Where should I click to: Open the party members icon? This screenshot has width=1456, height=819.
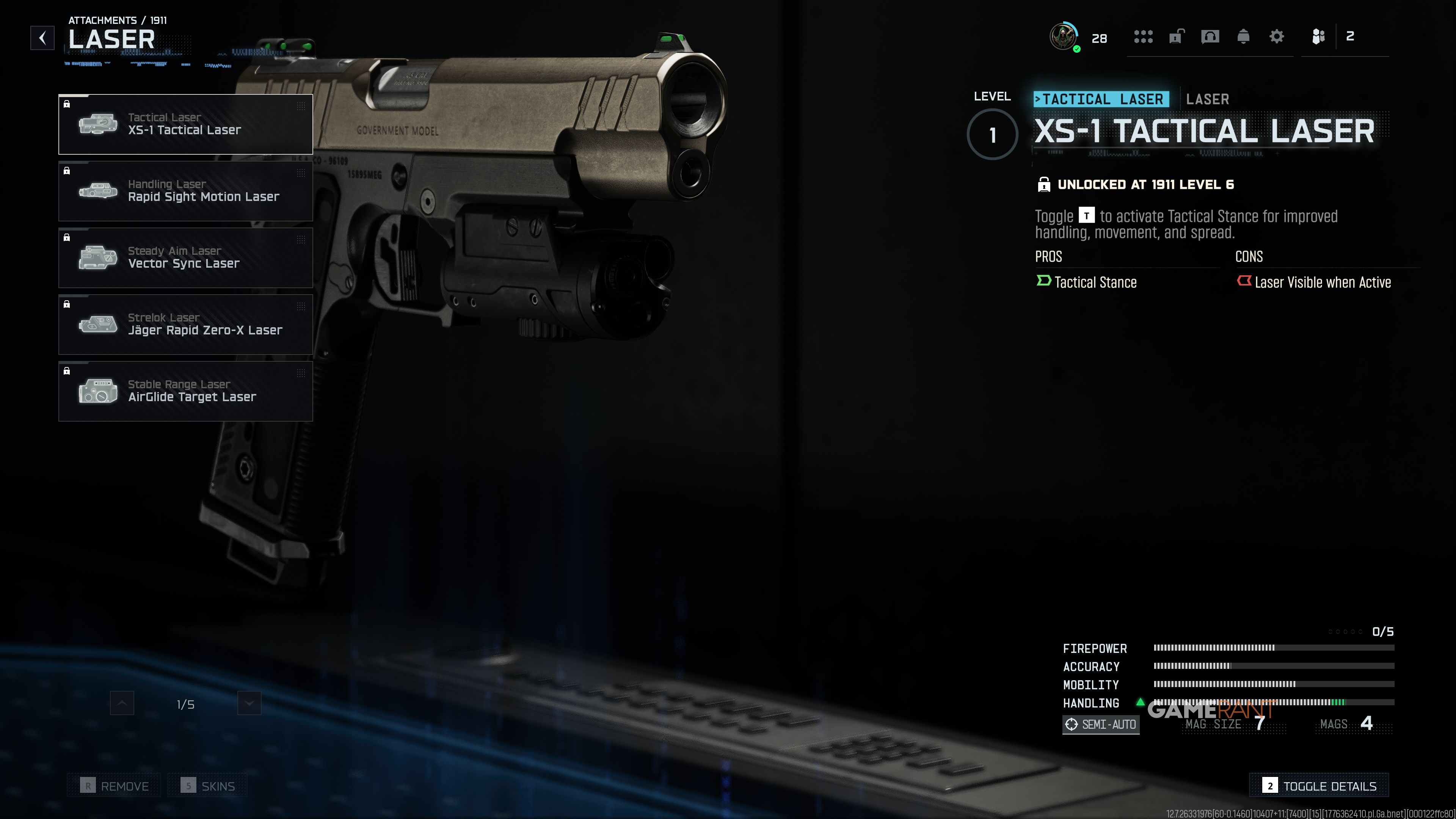point(1318,37)
